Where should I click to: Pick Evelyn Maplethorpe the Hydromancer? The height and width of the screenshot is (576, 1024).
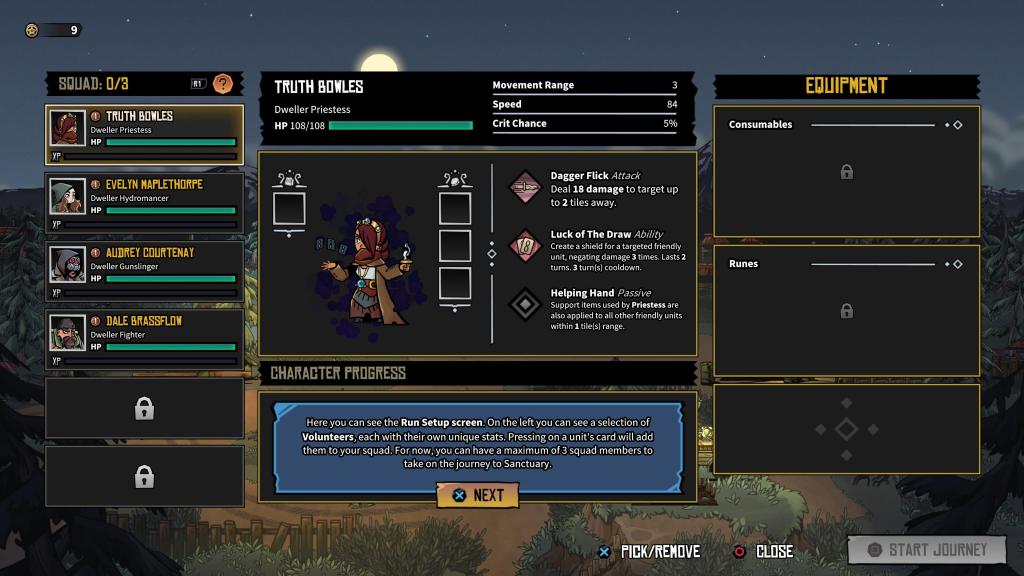pos(145,203)
